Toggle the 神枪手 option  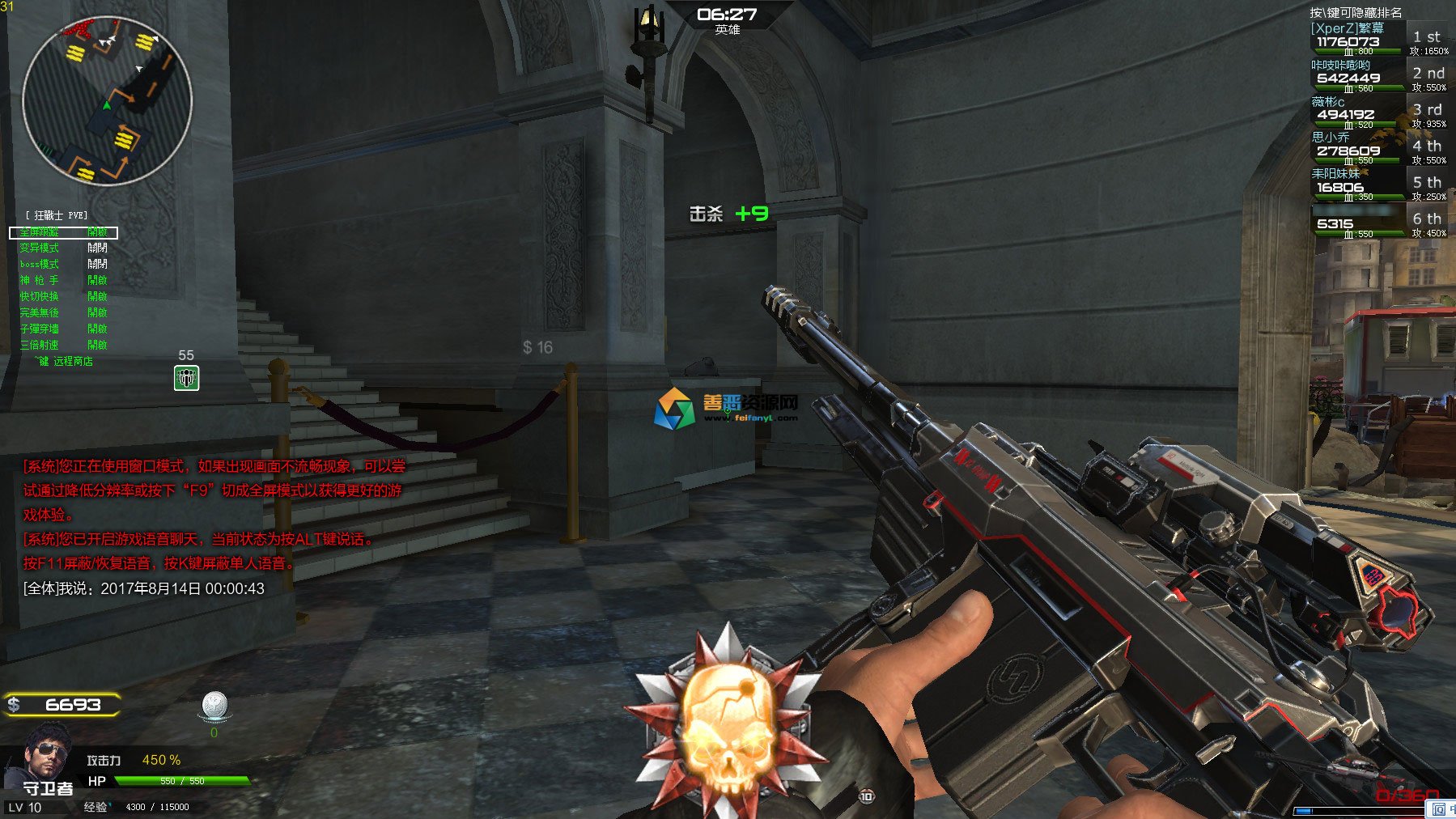pos(63,281)
